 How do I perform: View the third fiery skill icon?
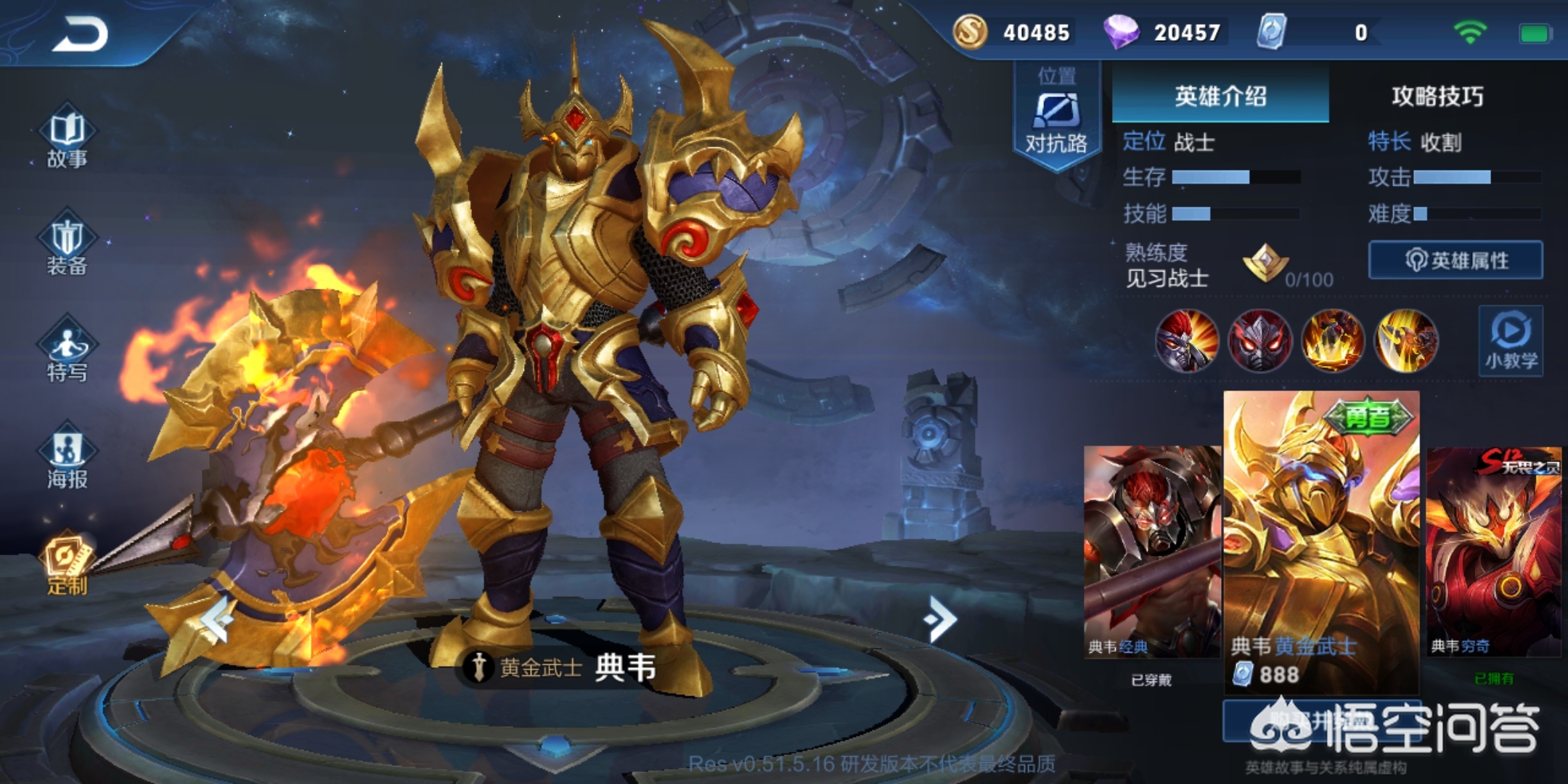[x=1333, y=340]
